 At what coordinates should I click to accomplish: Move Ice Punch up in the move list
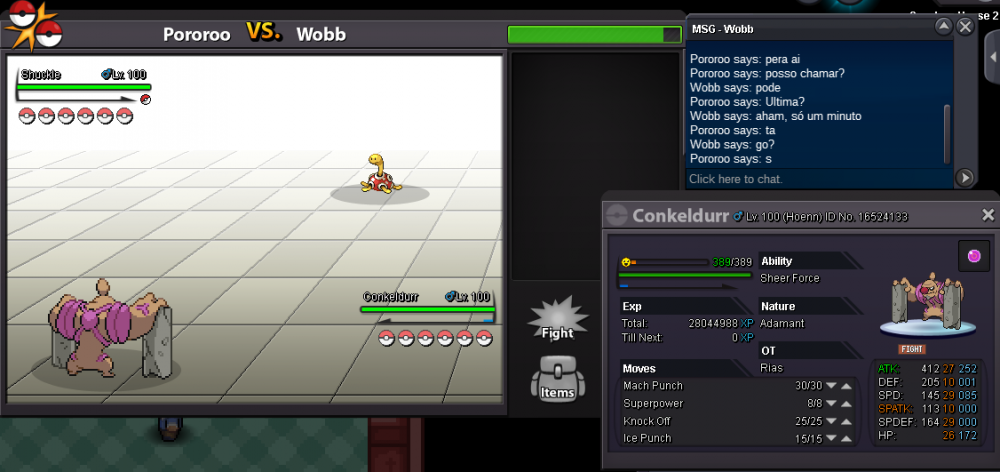click(x=846, y=439)
